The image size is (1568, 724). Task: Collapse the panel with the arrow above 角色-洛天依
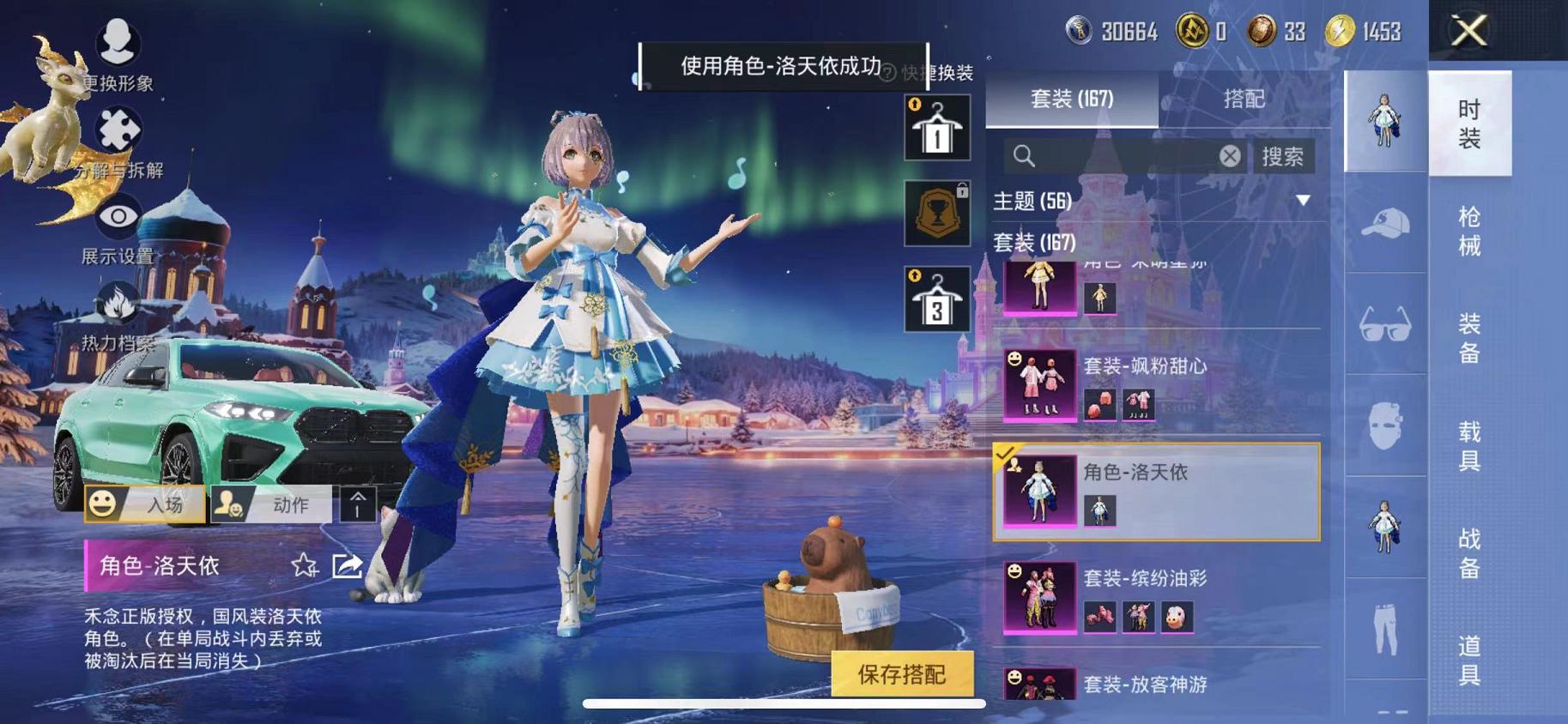(356, 504)
